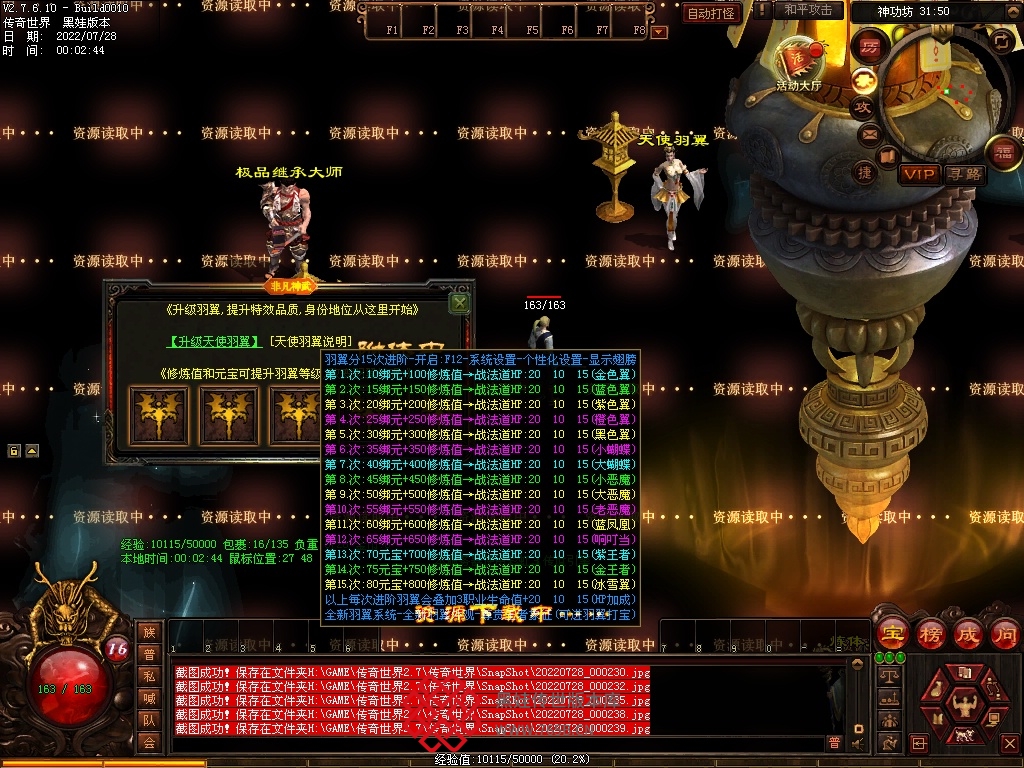The height and width of the screenshot is (768, 1024).
Task: Open the 活动大厅 activity hall icon
Action: click(x=799, y=60)
